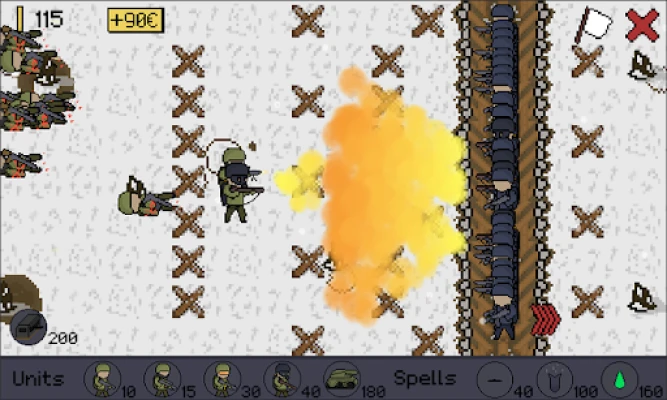
Task: Cast the 40-cost spell
Action: (494, 379)
